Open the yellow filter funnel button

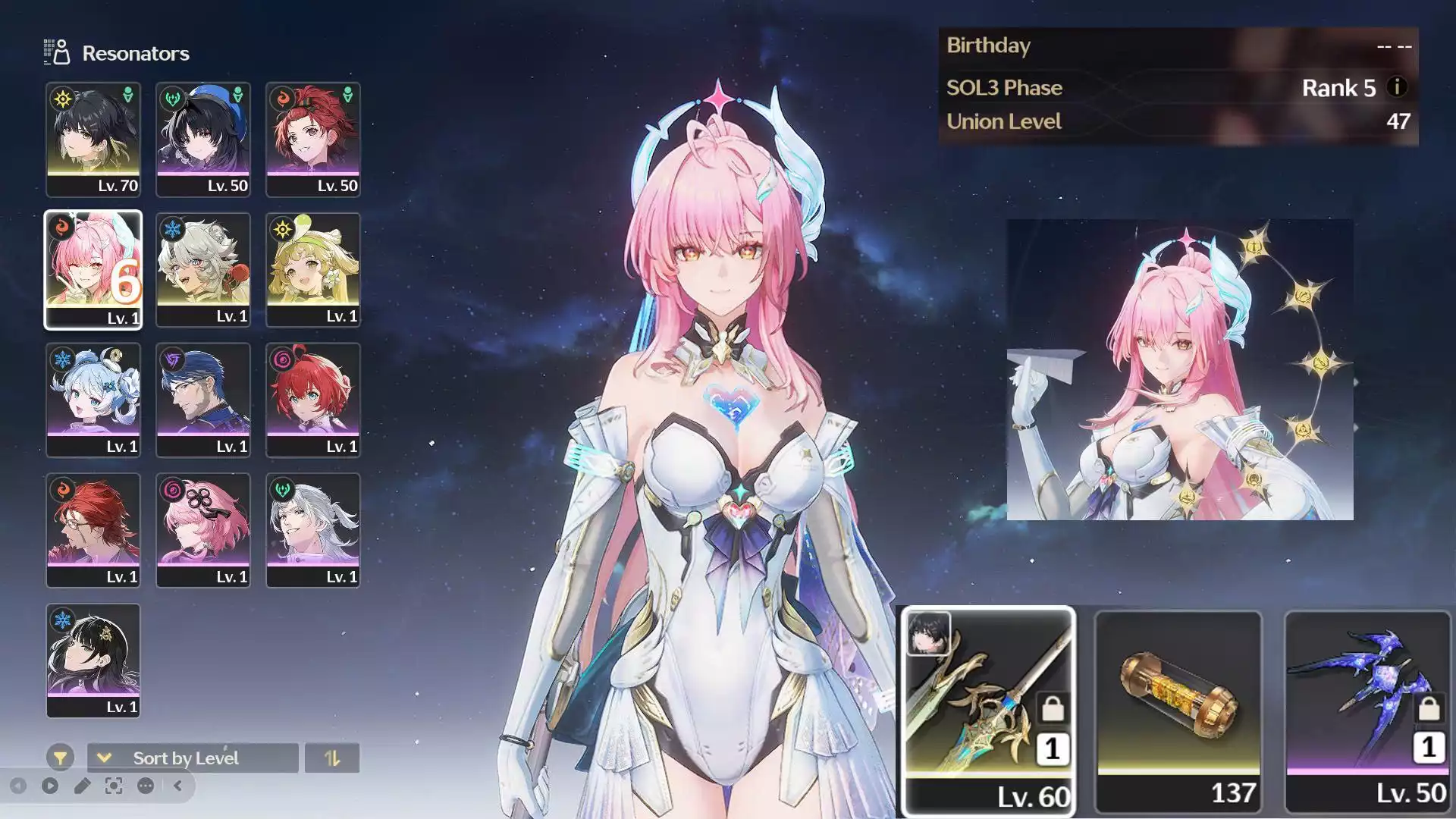click(x=60, y=758)
